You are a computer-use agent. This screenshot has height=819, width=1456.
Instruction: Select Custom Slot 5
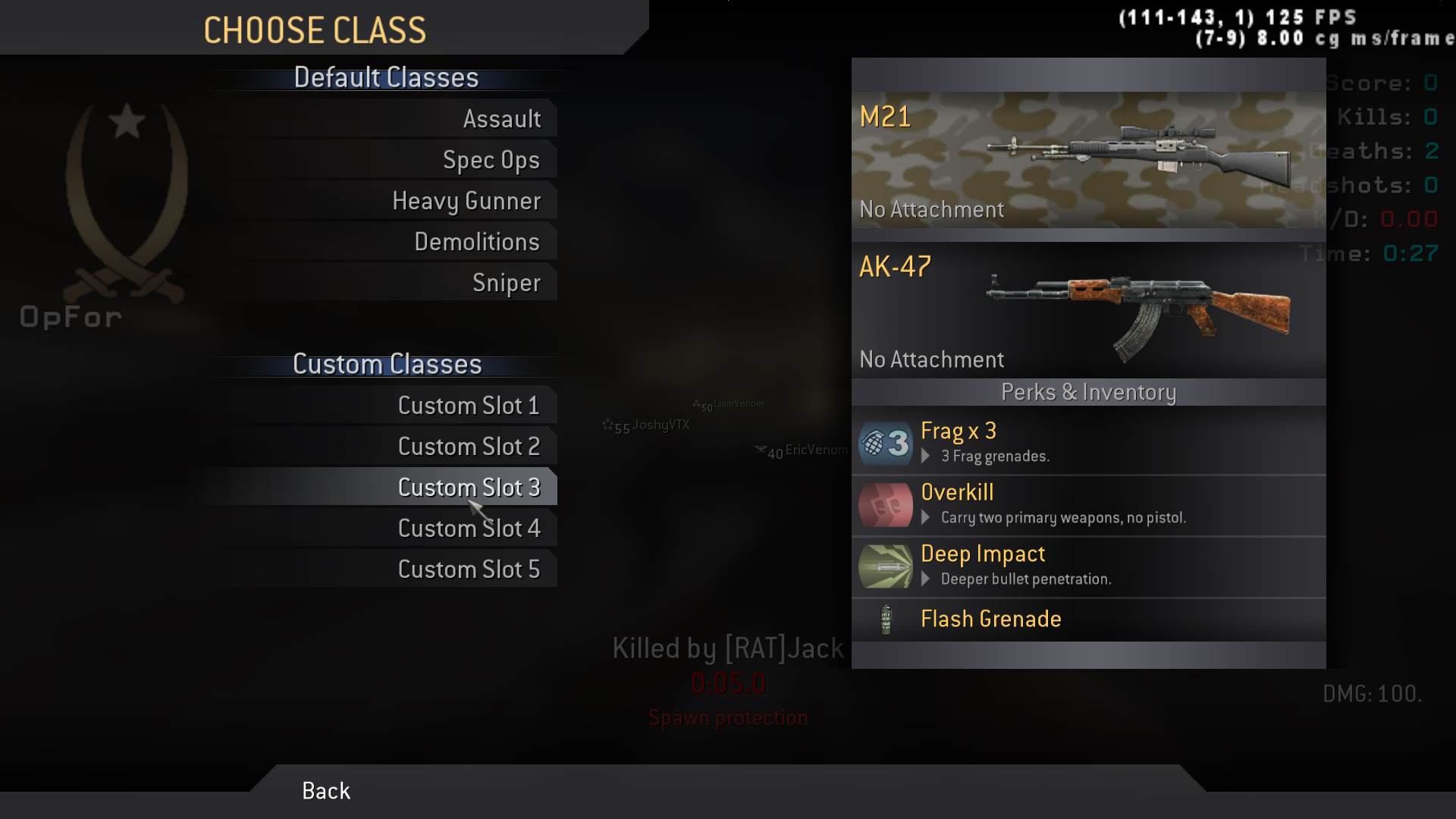pos(469,570)
